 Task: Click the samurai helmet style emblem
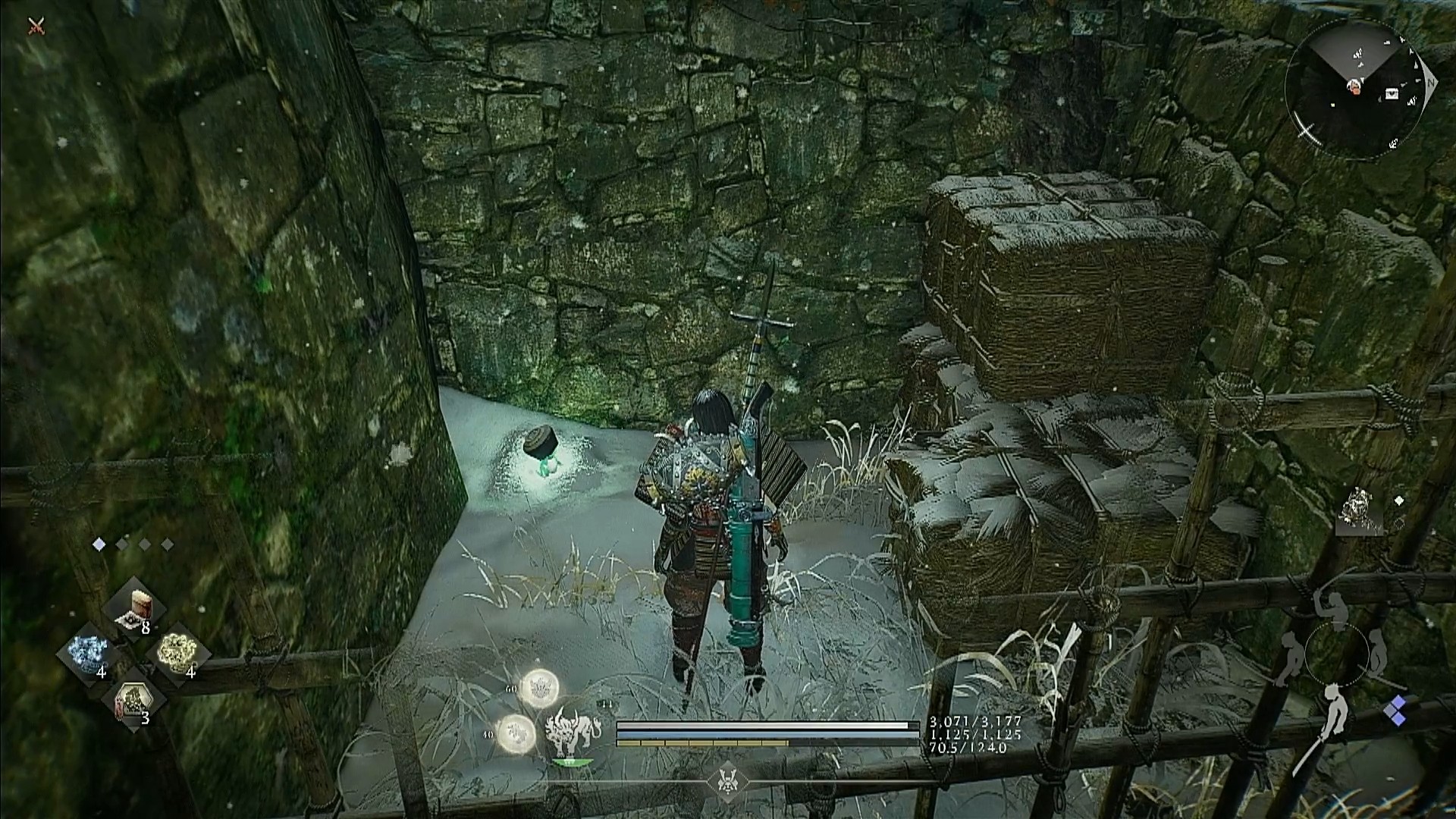727,781
